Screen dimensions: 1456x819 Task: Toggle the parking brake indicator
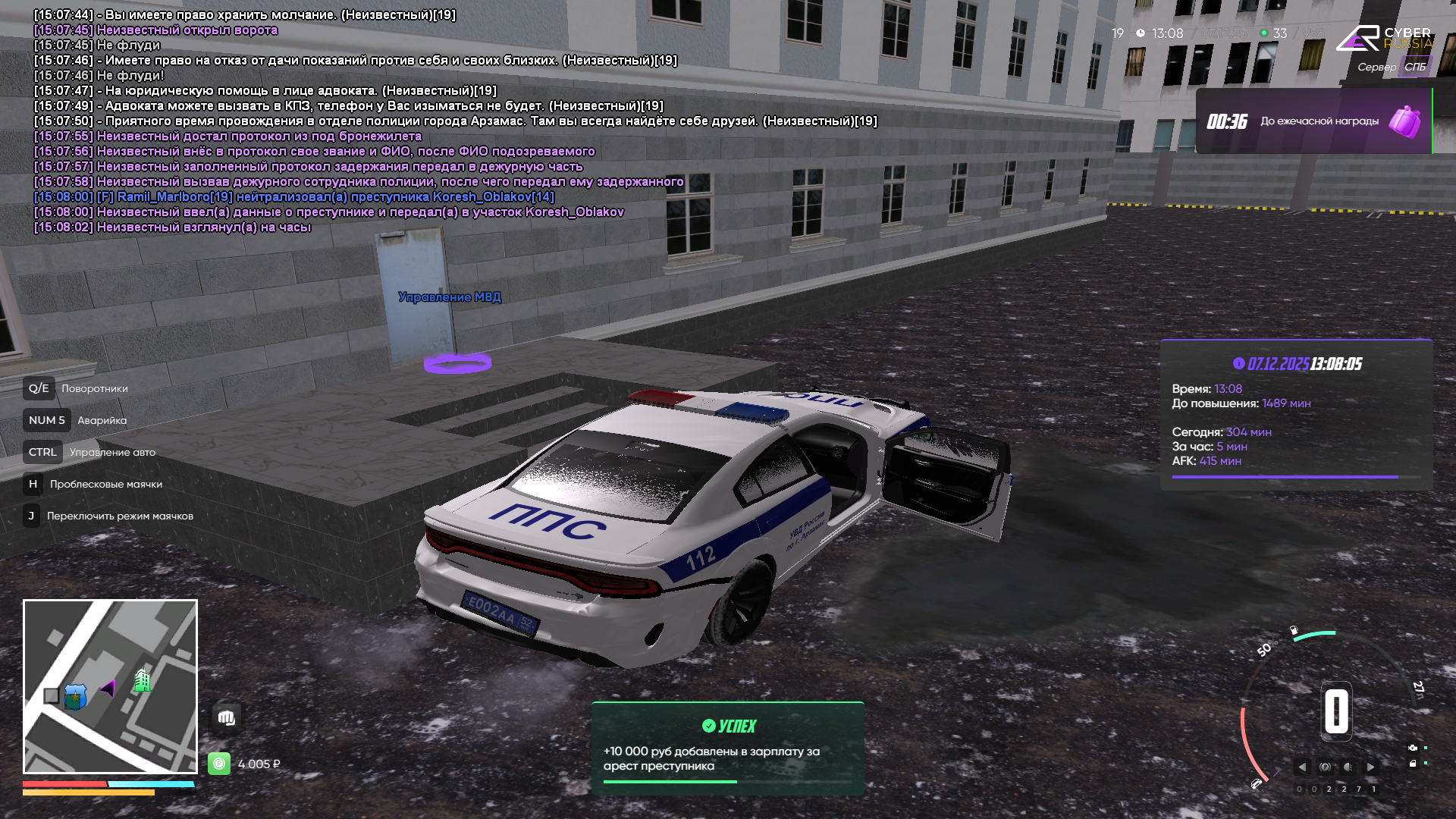[1325, 767]
